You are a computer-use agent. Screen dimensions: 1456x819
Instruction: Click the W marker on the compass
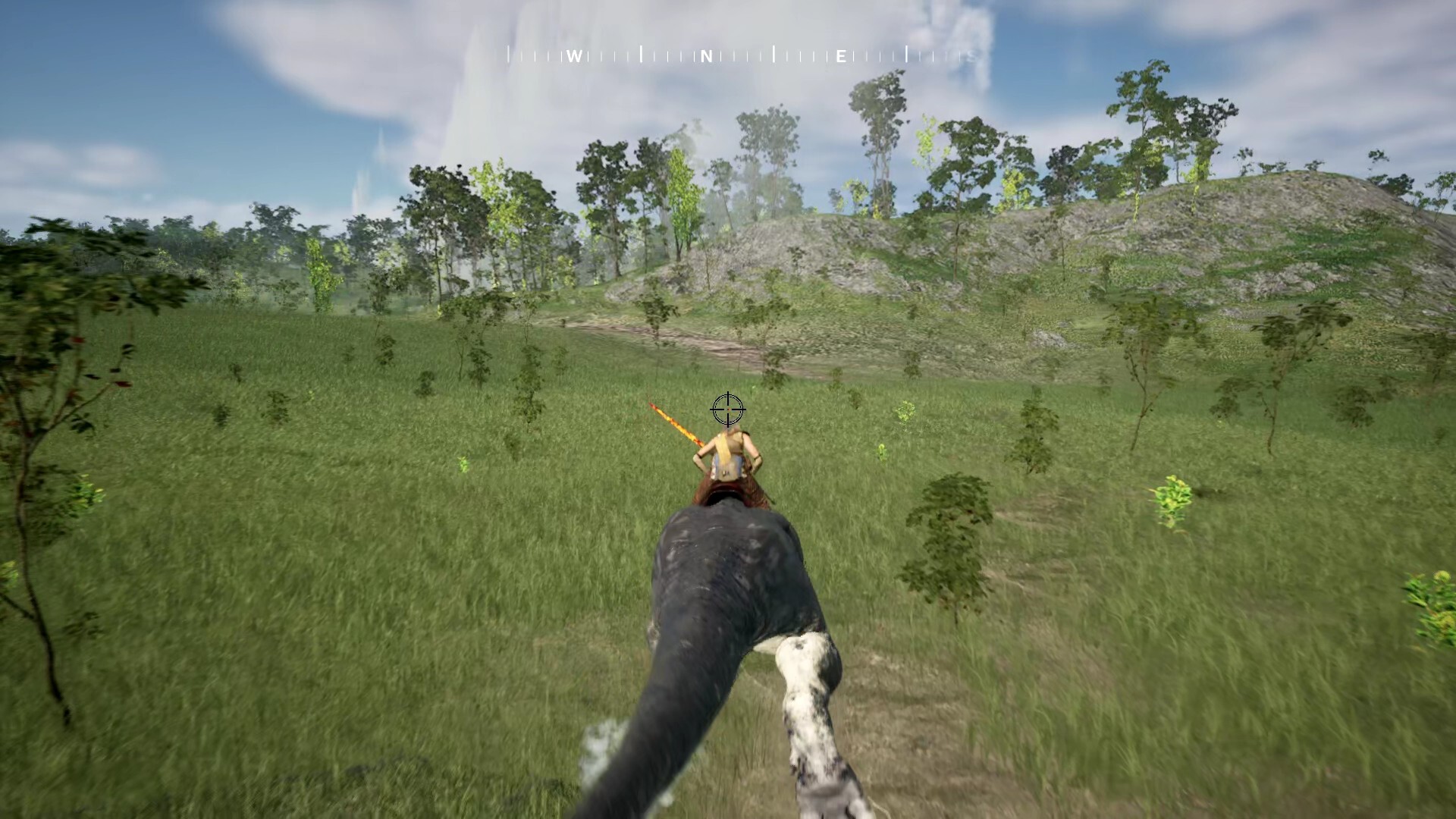pos(574,55)
